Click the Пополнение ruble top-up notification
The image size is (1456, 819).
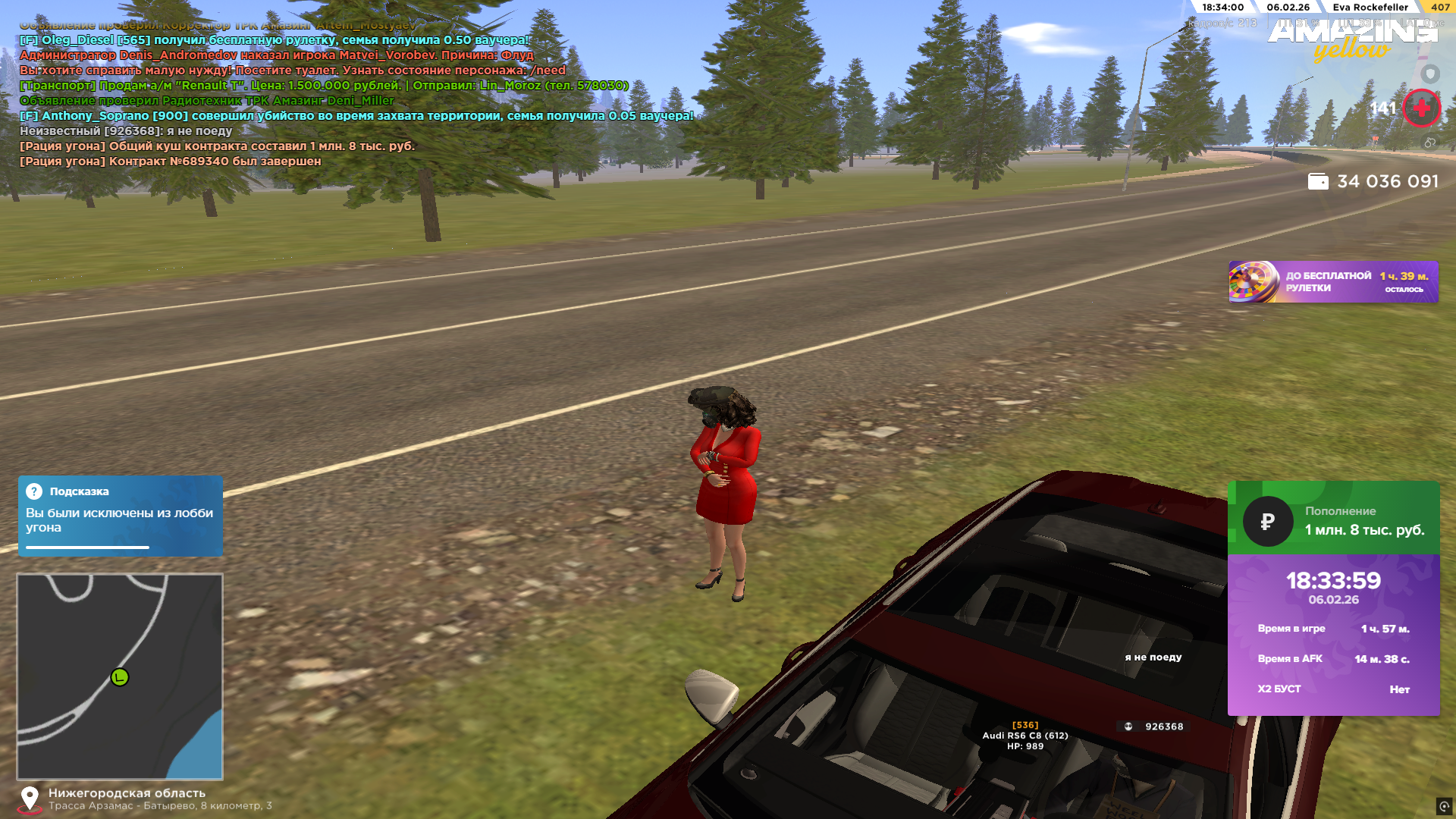[1333, 519]
